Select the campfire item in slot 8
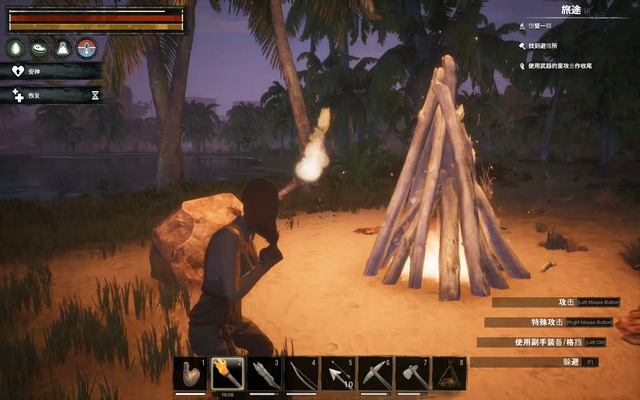Viewport: 640px width, 400px height. [449, 374]
